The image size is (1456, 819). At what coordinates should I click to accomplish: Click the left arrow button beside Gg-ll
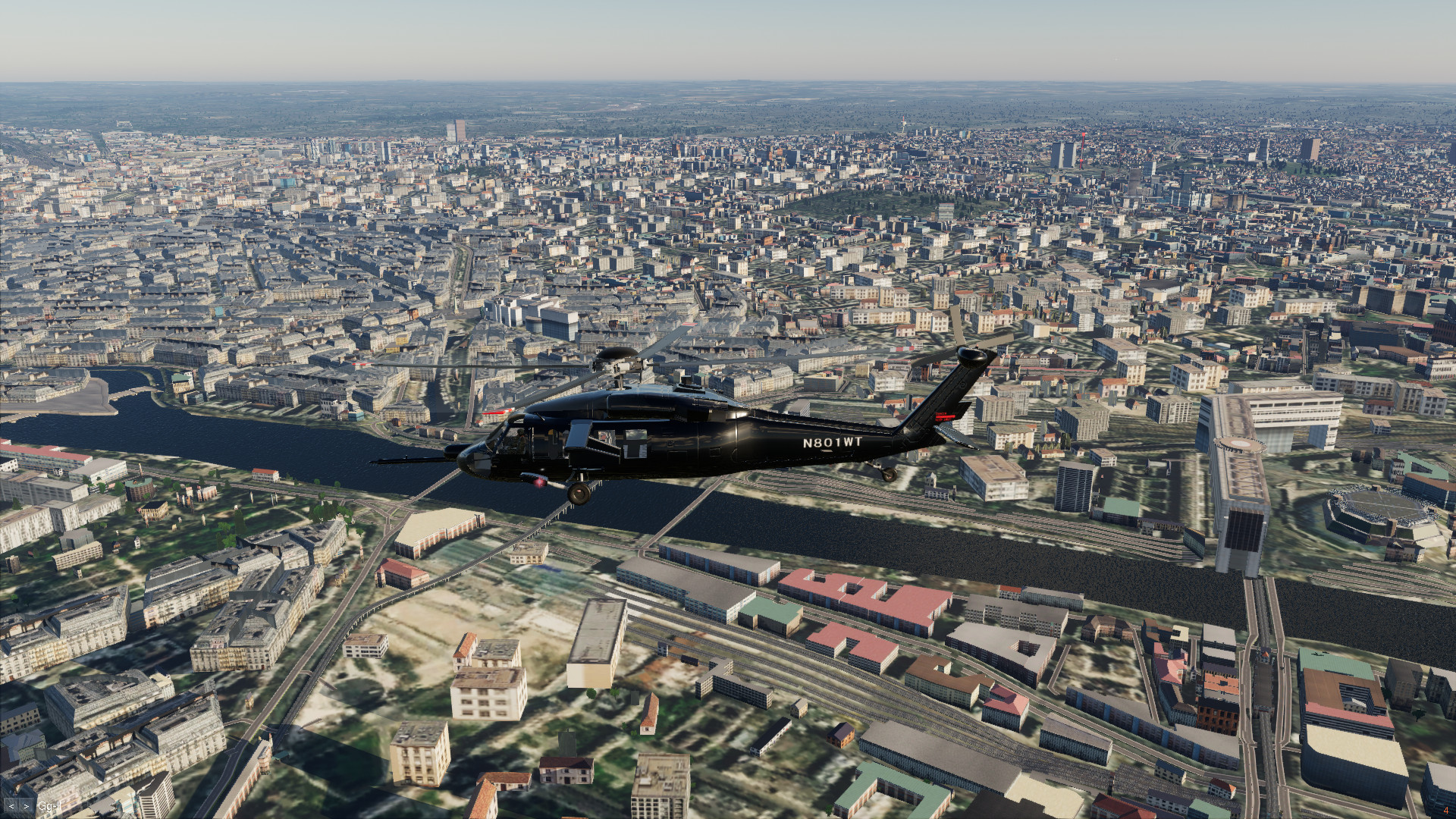coord(11,806)
